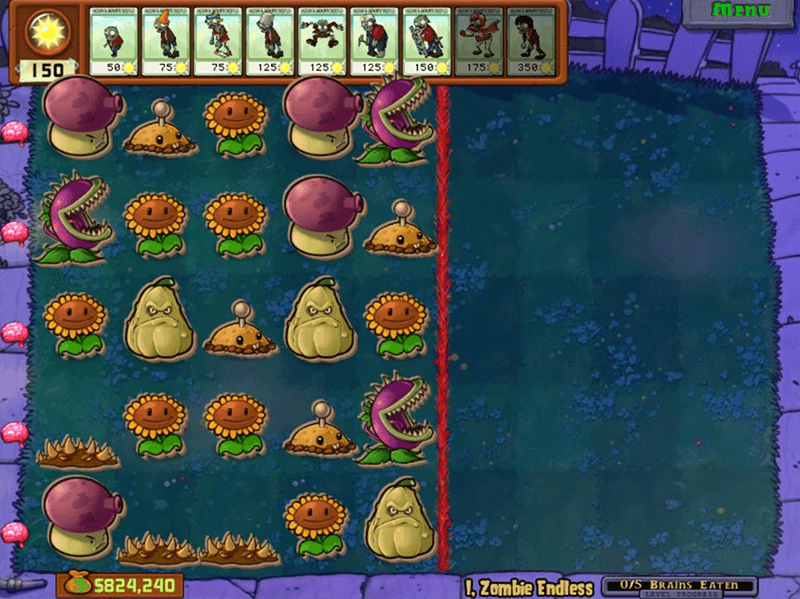Pick the Ladder Zombie card costing 150
The height and width of the screenshot is (599, 800).
click(426, 41)
